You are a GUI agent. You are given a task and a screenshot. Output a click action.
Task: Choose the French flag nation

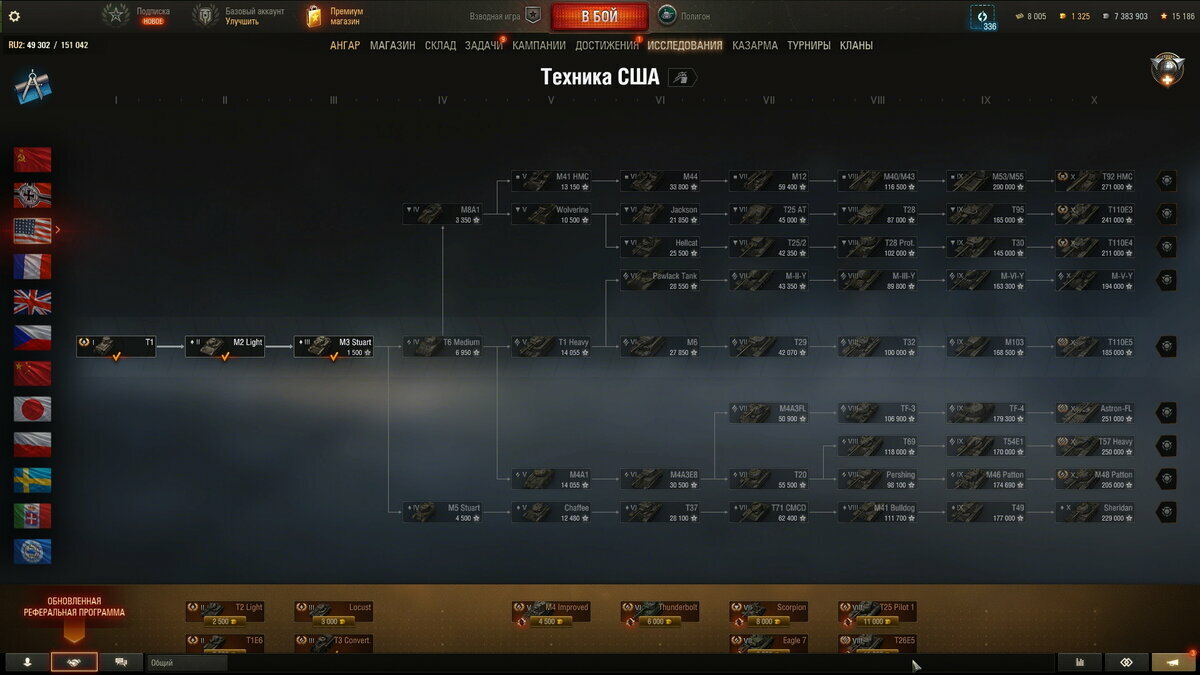32,266
